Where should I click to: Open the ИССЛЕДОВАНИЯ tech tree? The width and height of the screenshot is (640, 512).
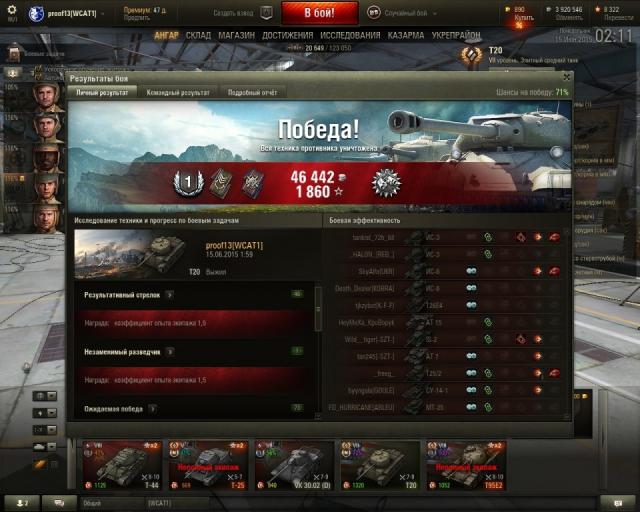pos(349,35)
